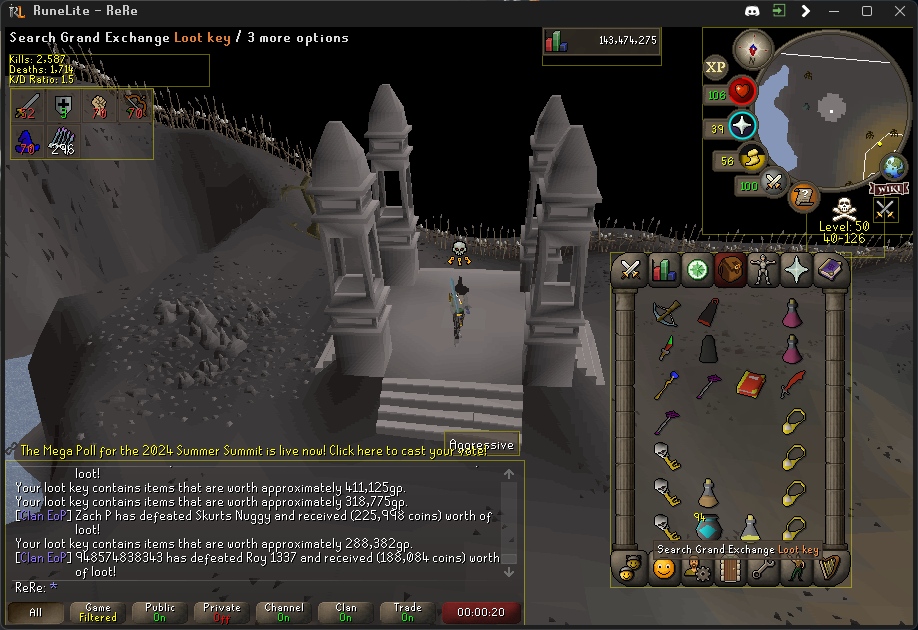The width and height of the screenshot is (918, 630).
Task: Toggle the Private chat filter
Action: pyautogui.click(x=222, y=612)
